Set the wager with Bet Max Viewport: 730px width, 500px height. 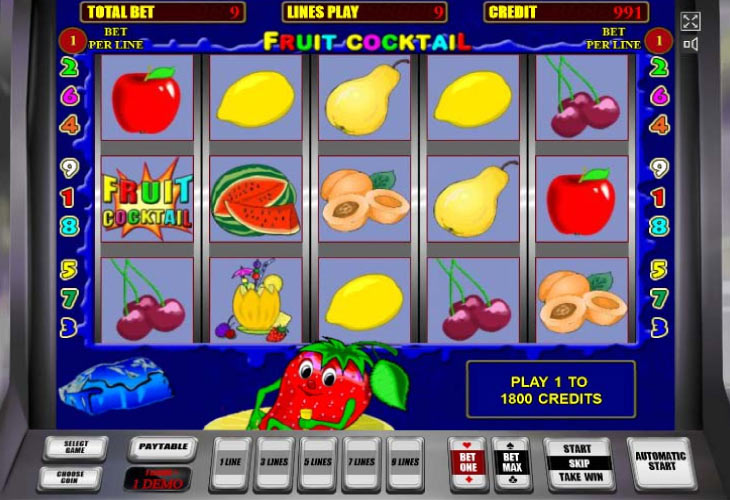point(511,462)
